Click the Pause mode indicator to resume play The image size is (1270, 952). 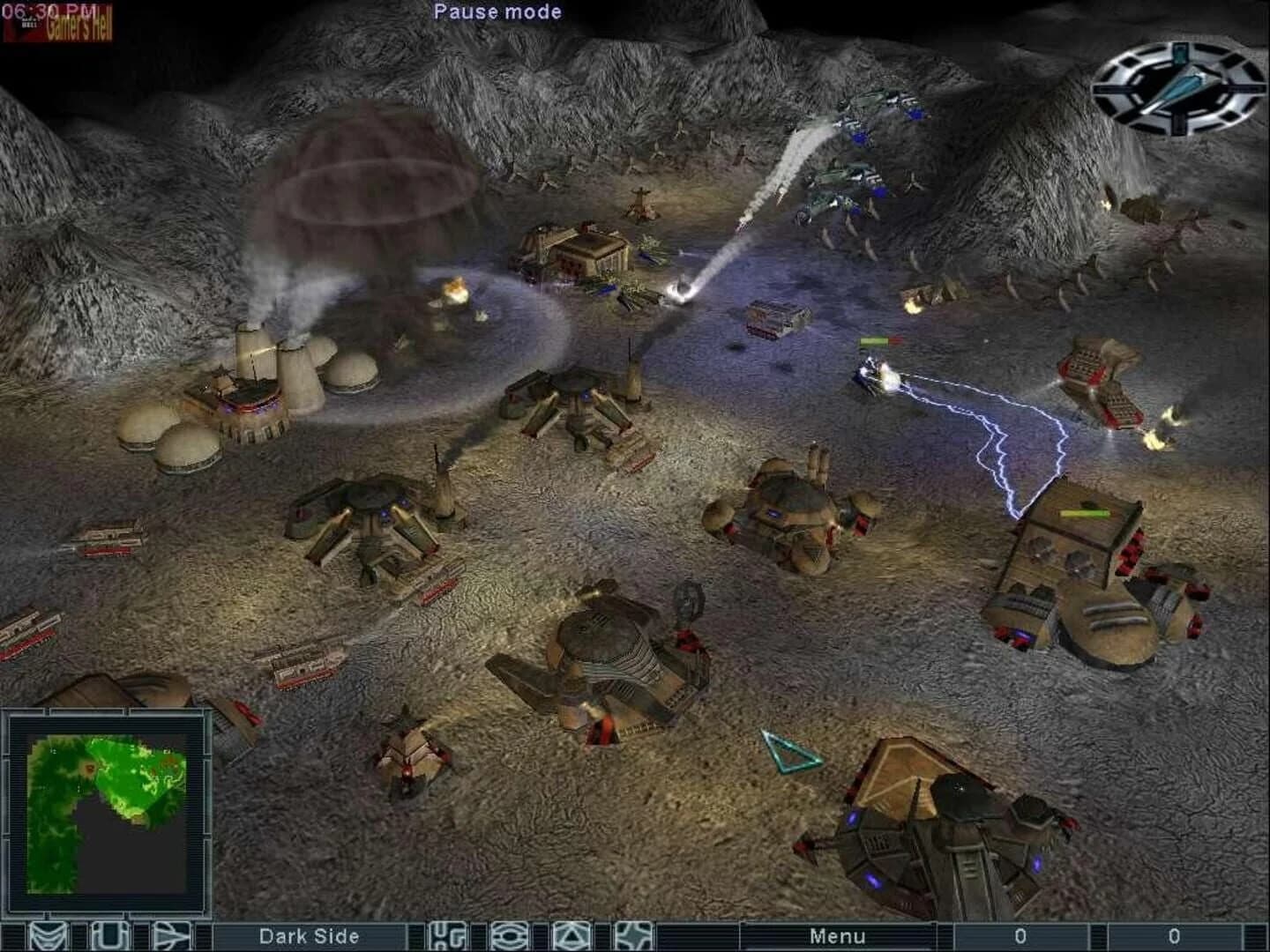(x=497, y=11)
